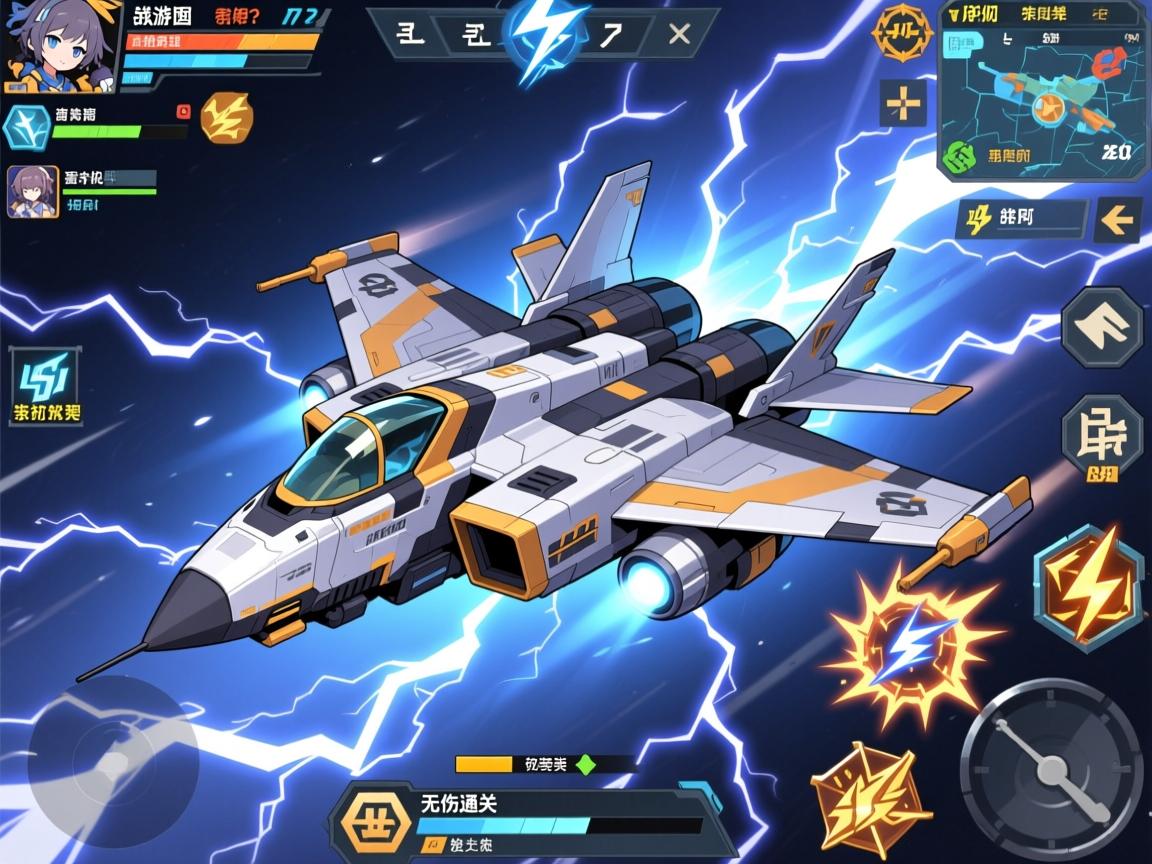Screen dimensions: 1152x864
Task: Activate the gray octagon arrow skill
Action: click(1102, 327)
